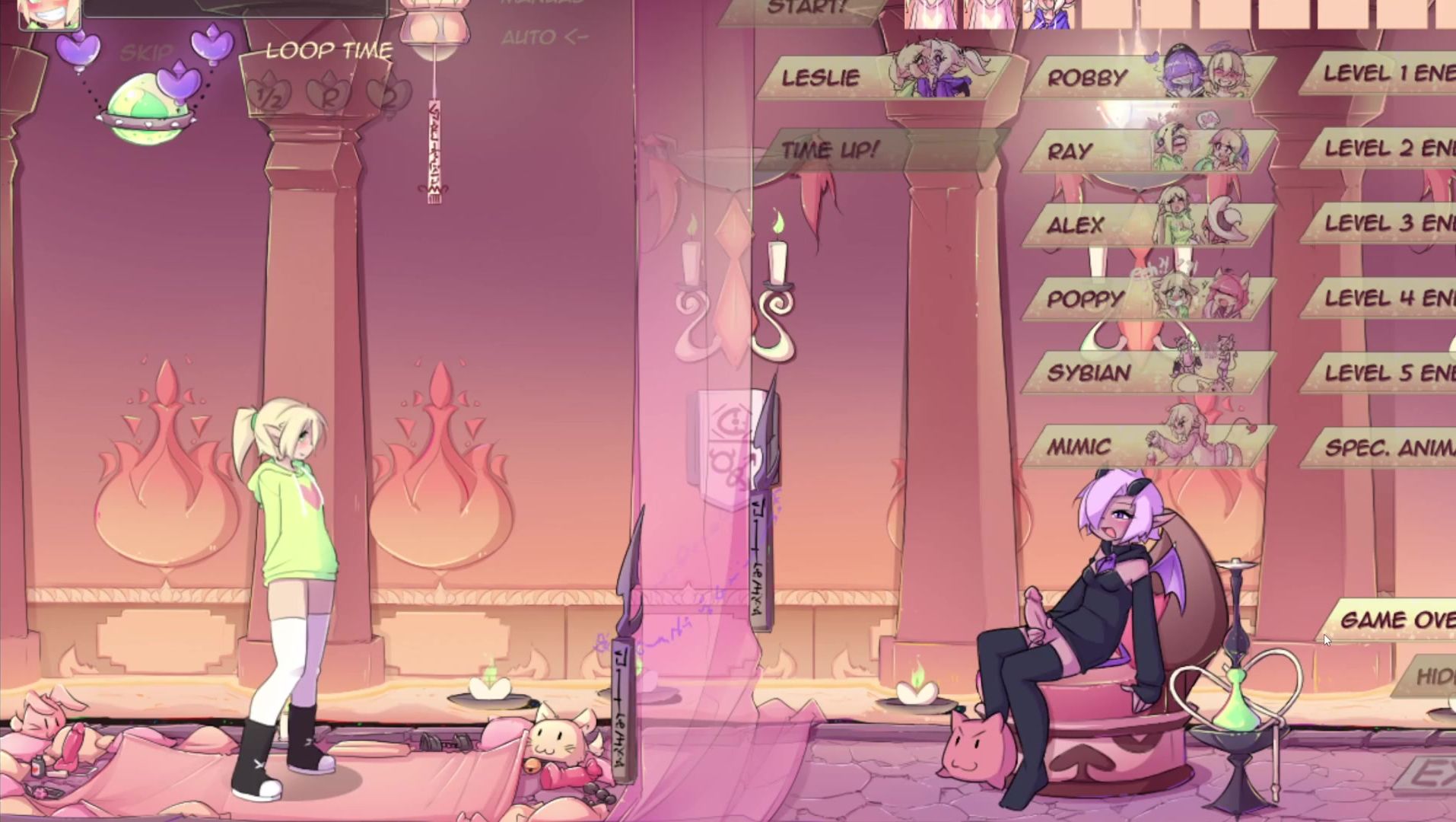Select the 1/2 loop time option

coord(269,97)
